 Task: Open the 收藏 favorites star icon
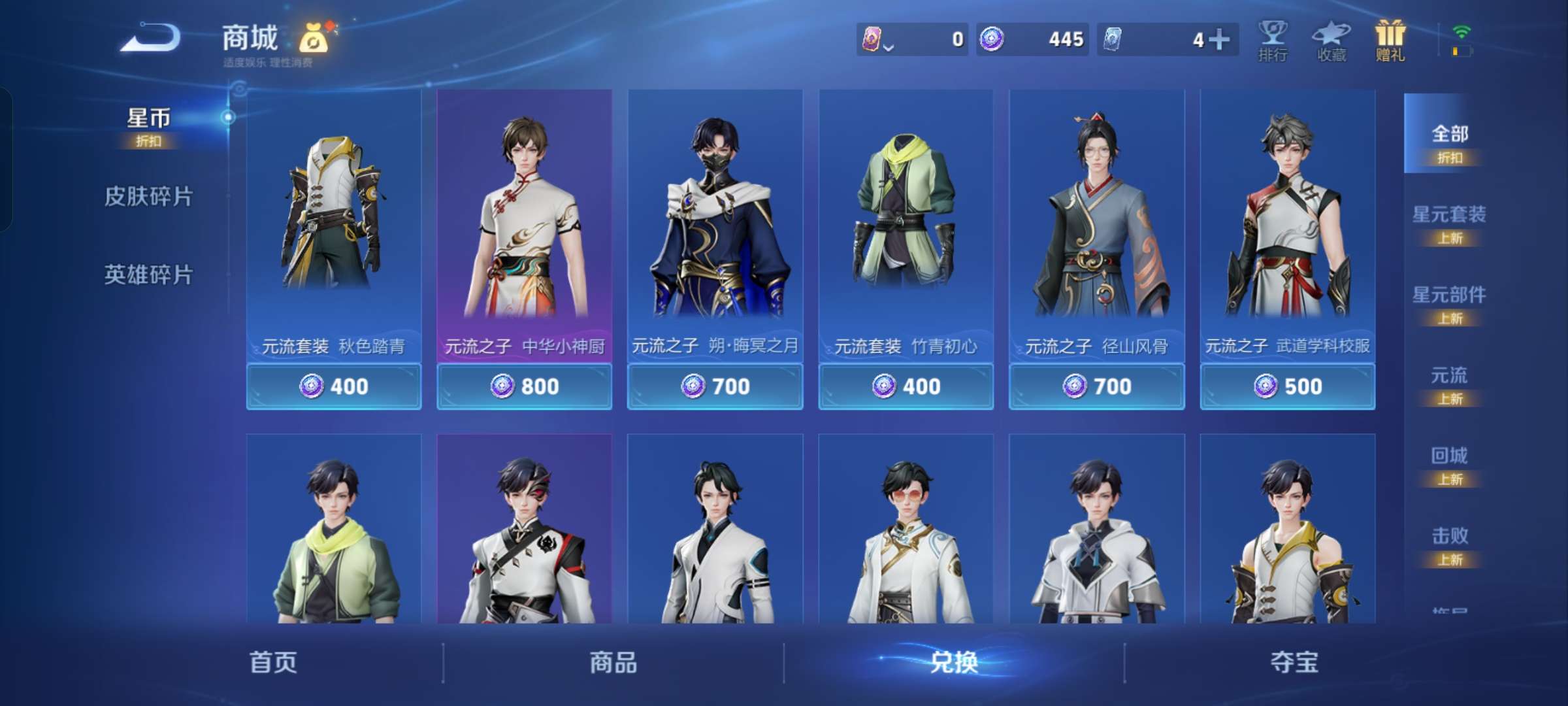[x=1333, y=41]
